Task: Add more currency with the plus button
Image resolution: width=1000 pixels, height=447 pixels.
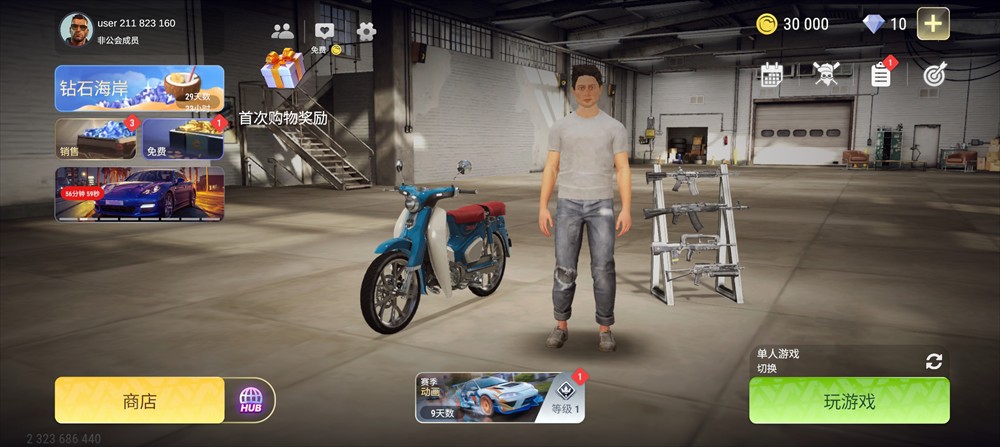Action: coord(933,24)
